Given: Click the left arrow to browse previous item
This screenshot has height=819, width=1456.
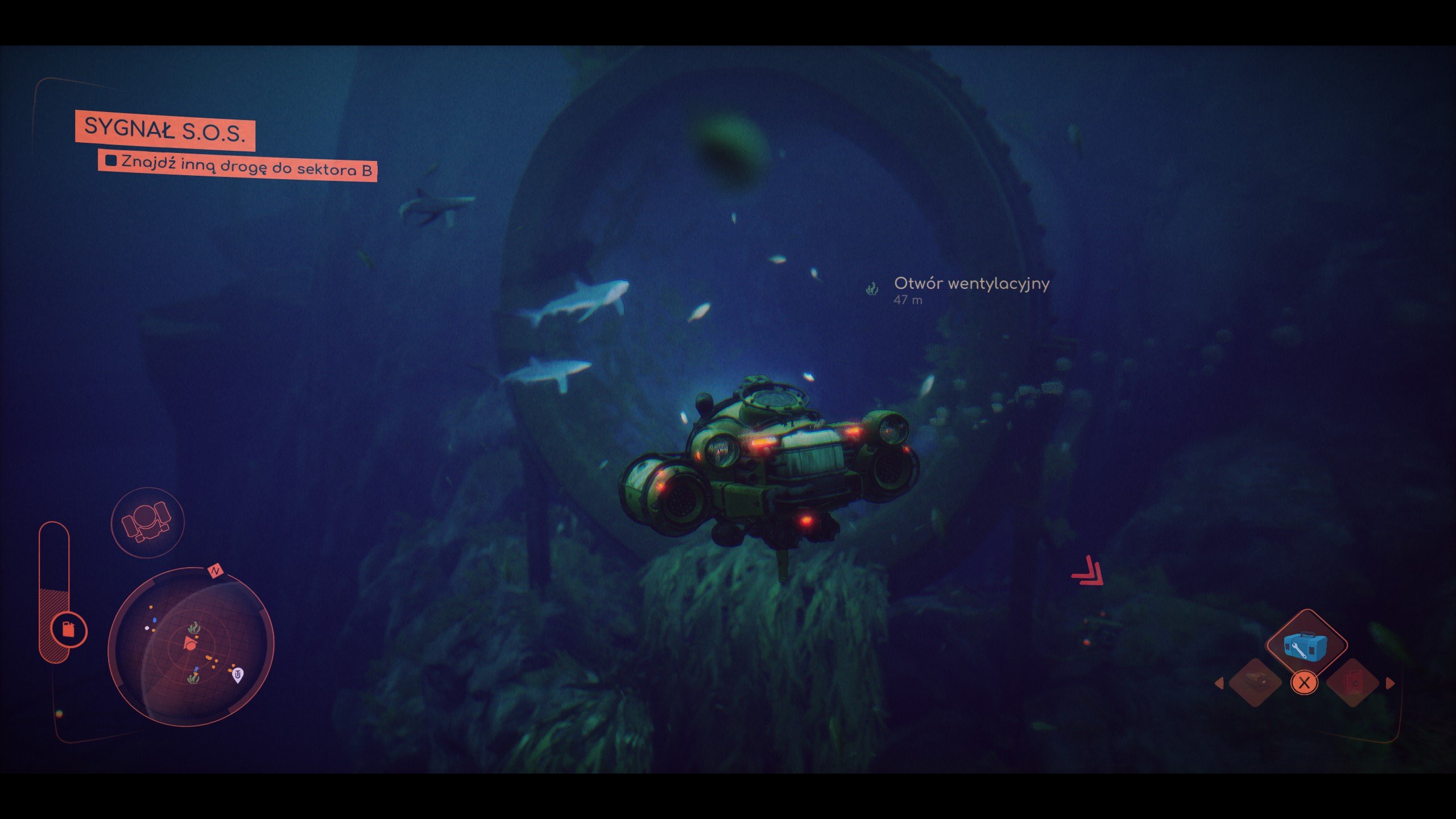Looking at the screenshot, I should click(1219, 683).
